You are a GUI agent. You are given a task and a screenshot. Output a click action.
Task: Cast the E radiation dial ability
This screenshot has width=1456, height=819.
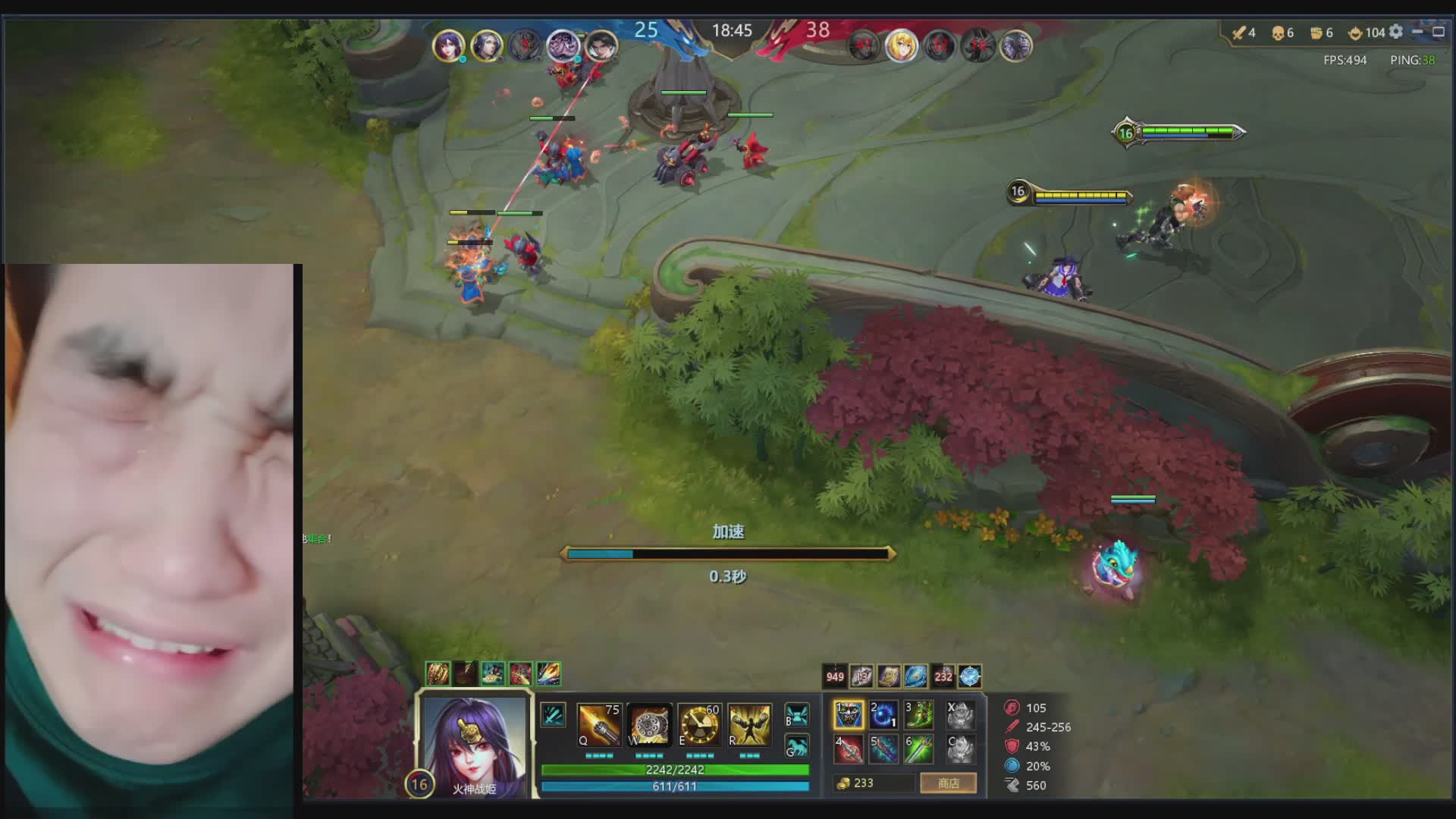(x=699, y=725)
